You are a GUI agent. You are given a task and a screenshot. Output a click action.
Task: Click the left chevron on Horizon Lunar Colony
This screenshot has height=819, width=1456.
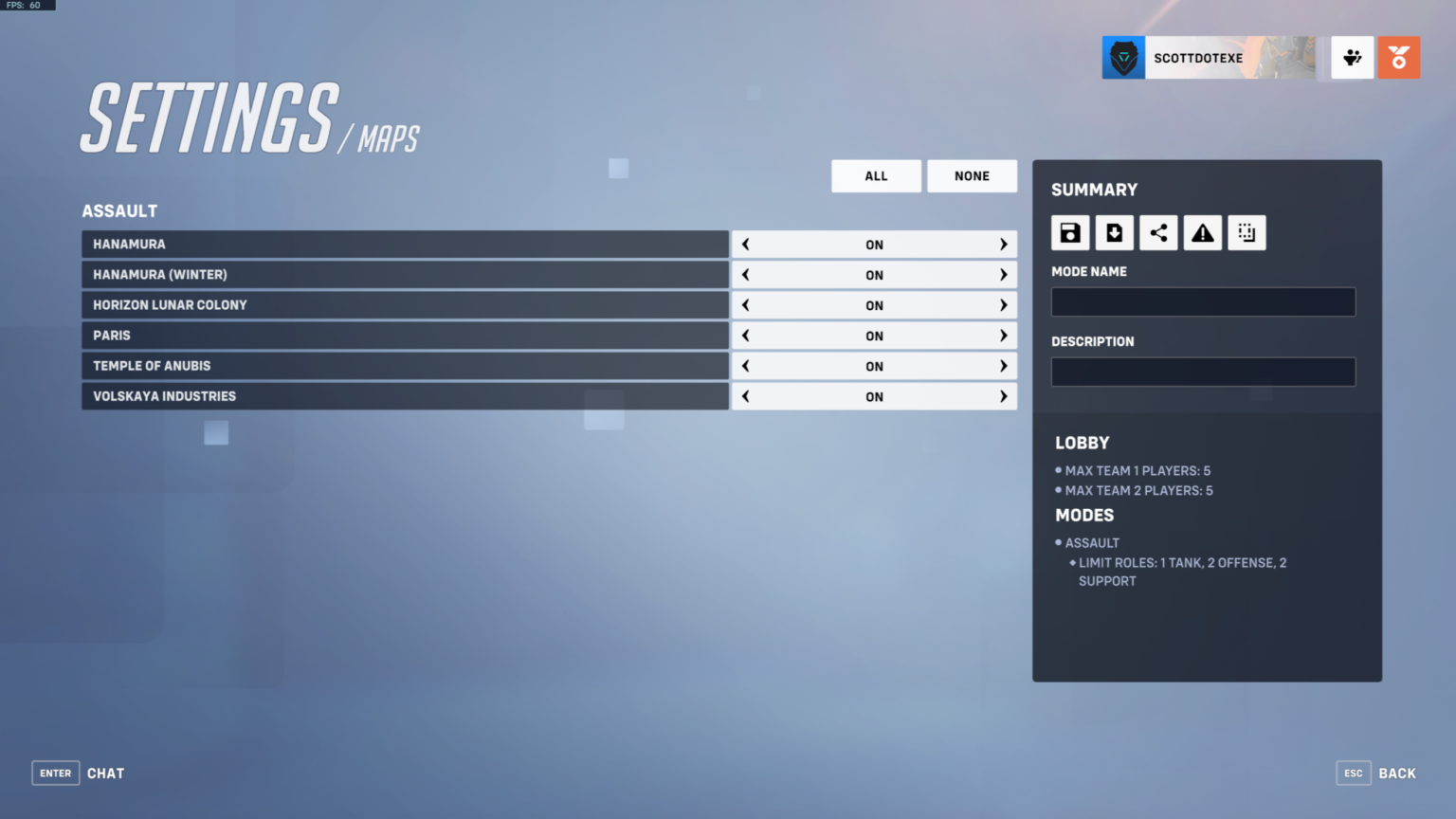click(x=745, y=304)
